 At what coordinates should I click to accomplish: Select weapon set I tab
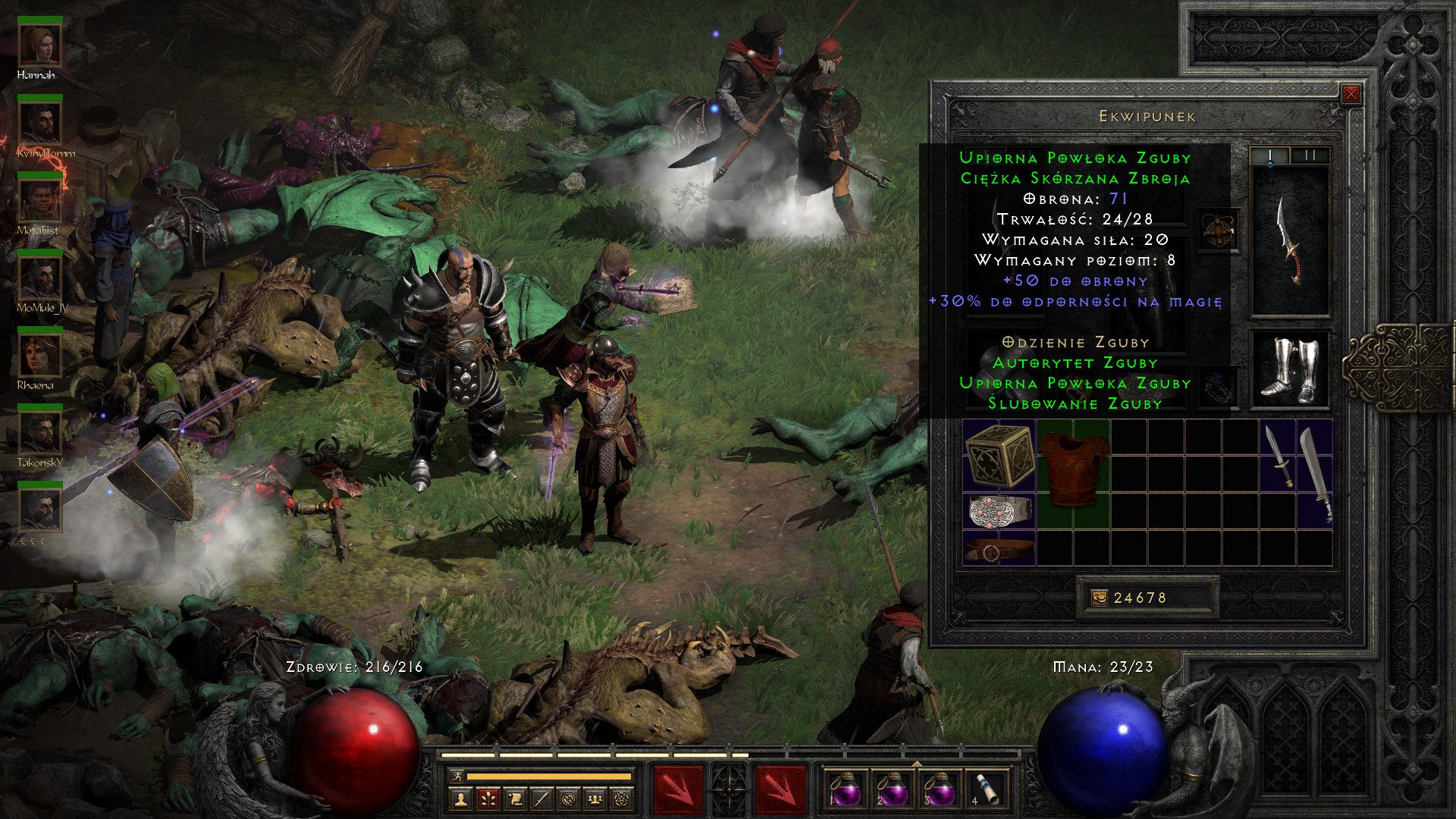click(x=1270, y=155)
